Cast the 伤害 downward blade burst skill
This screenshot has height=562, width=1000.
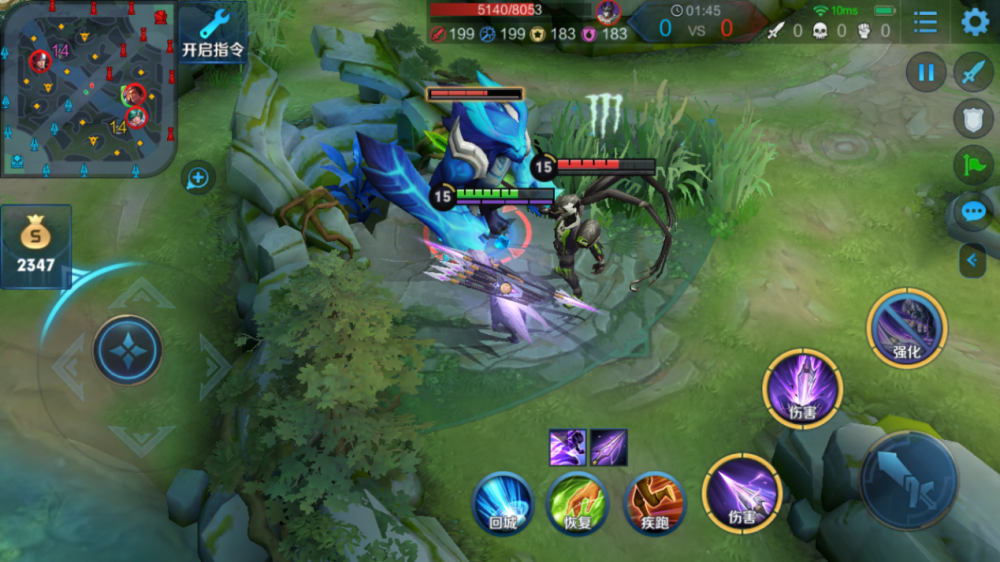click(x=803, y=389)
